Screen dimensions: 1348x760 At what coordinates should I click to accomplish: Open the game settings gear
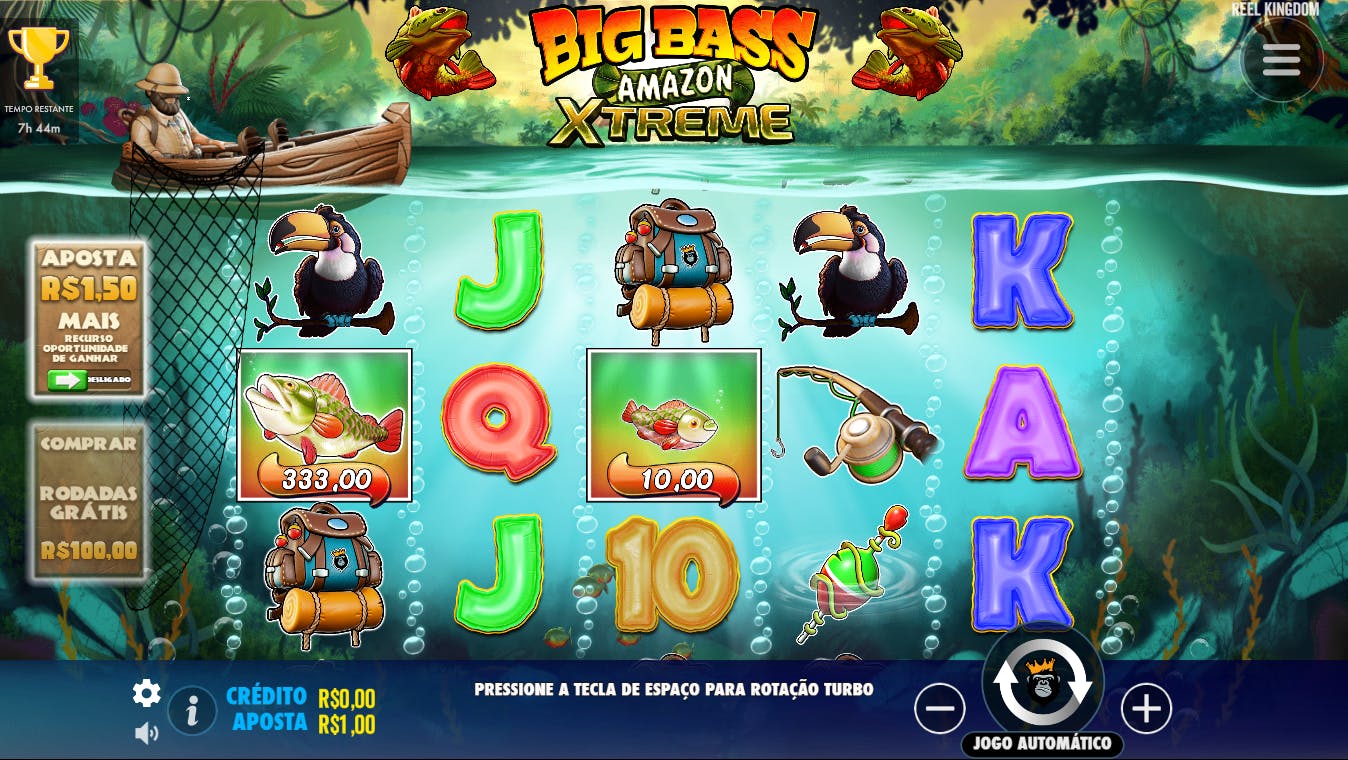pyautogui.click(x=146, y=691)
